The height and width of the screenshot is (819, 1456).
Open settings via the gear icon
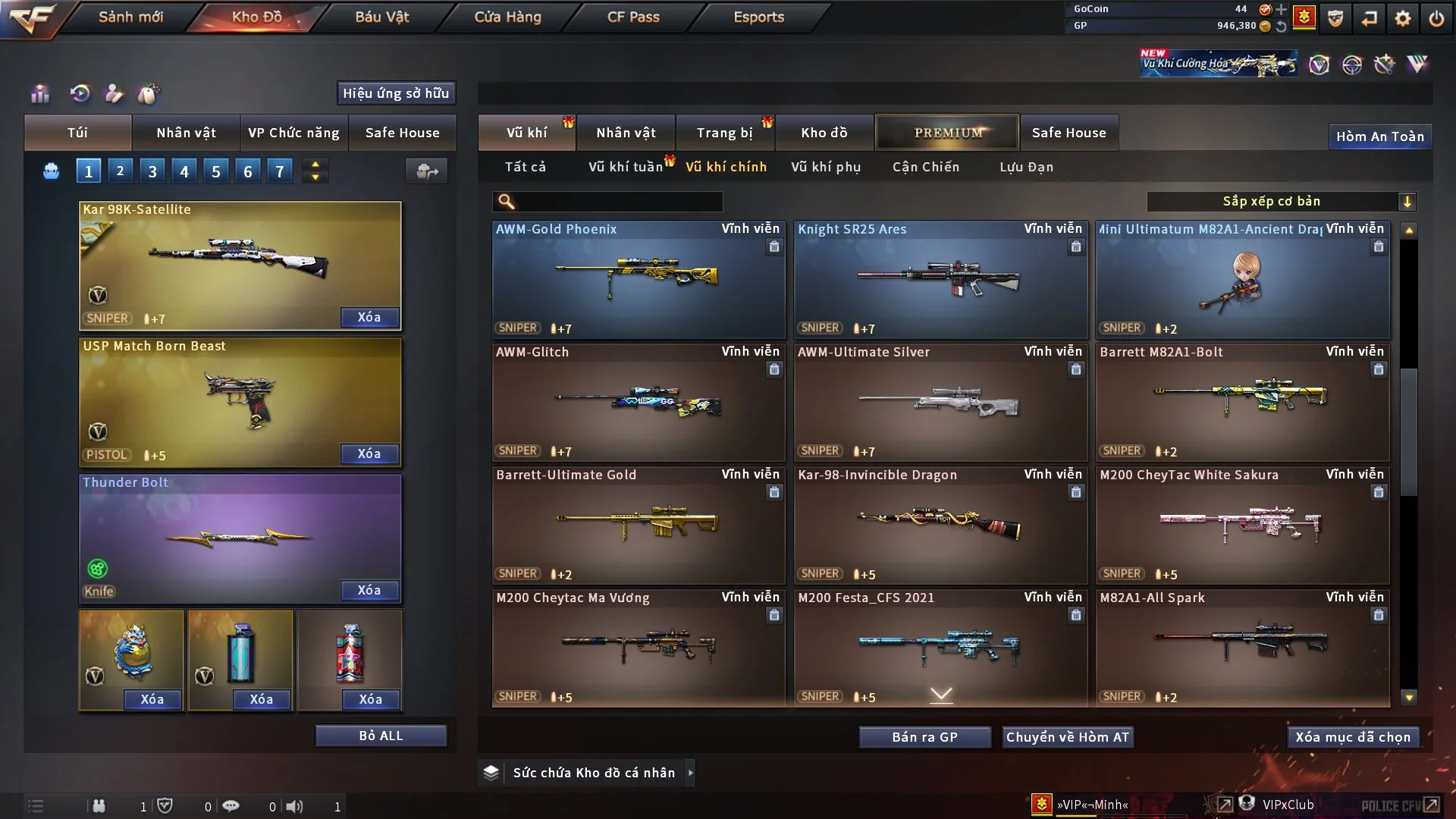click(x=1402, y=18)
